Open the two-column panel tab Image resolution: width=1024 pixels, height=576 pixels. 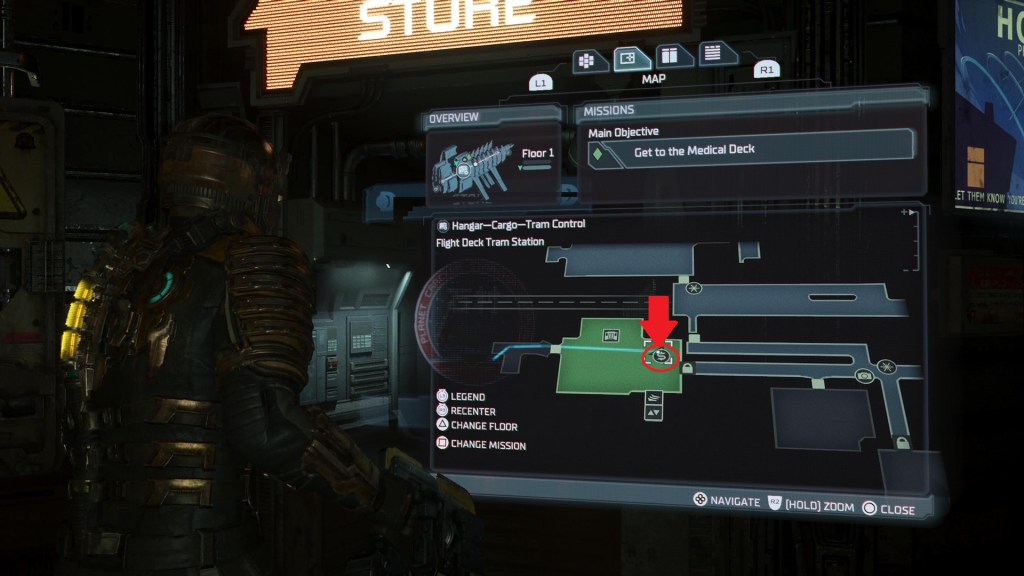pyautogui.click(x=668, y=56)
